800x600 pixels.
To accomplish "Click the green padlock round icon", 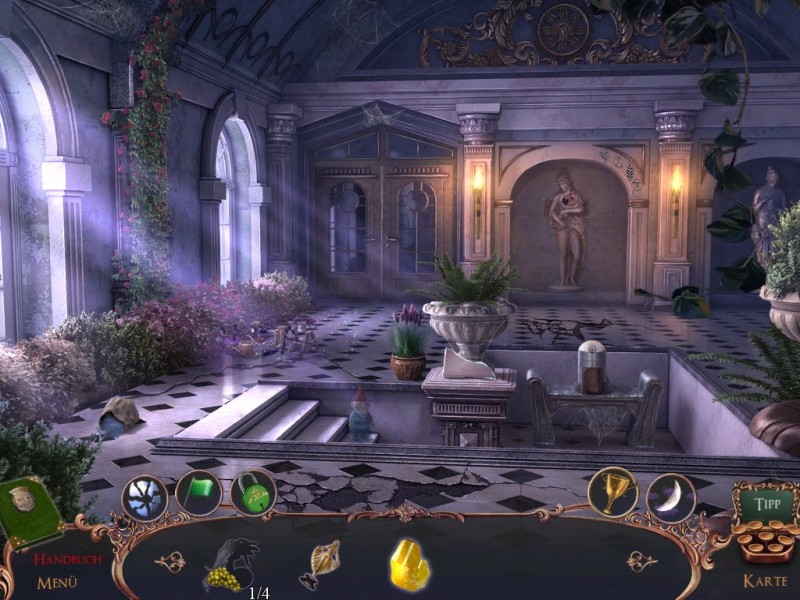I will [253, 494].
